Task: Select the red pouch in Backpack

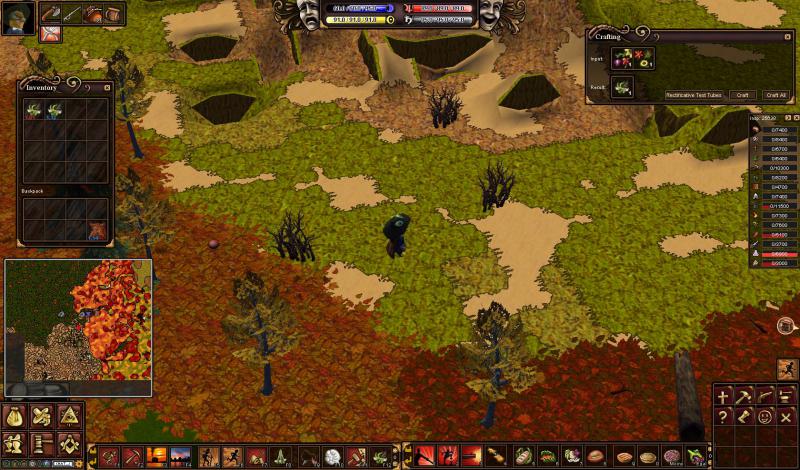Action: (x=97, y=231)
